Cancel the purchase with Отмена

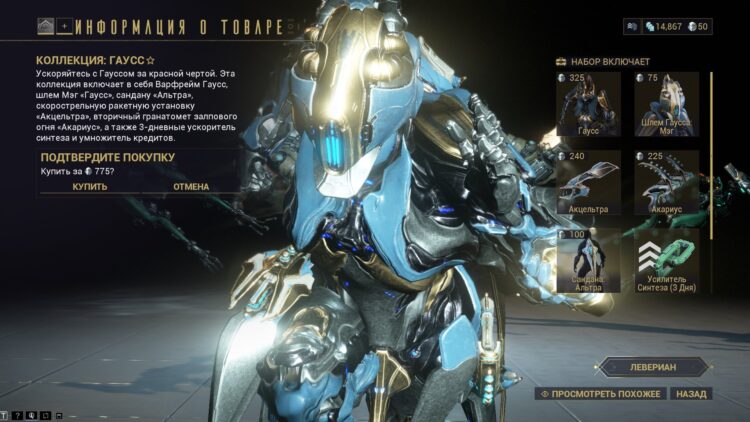[x=191, y=186]
